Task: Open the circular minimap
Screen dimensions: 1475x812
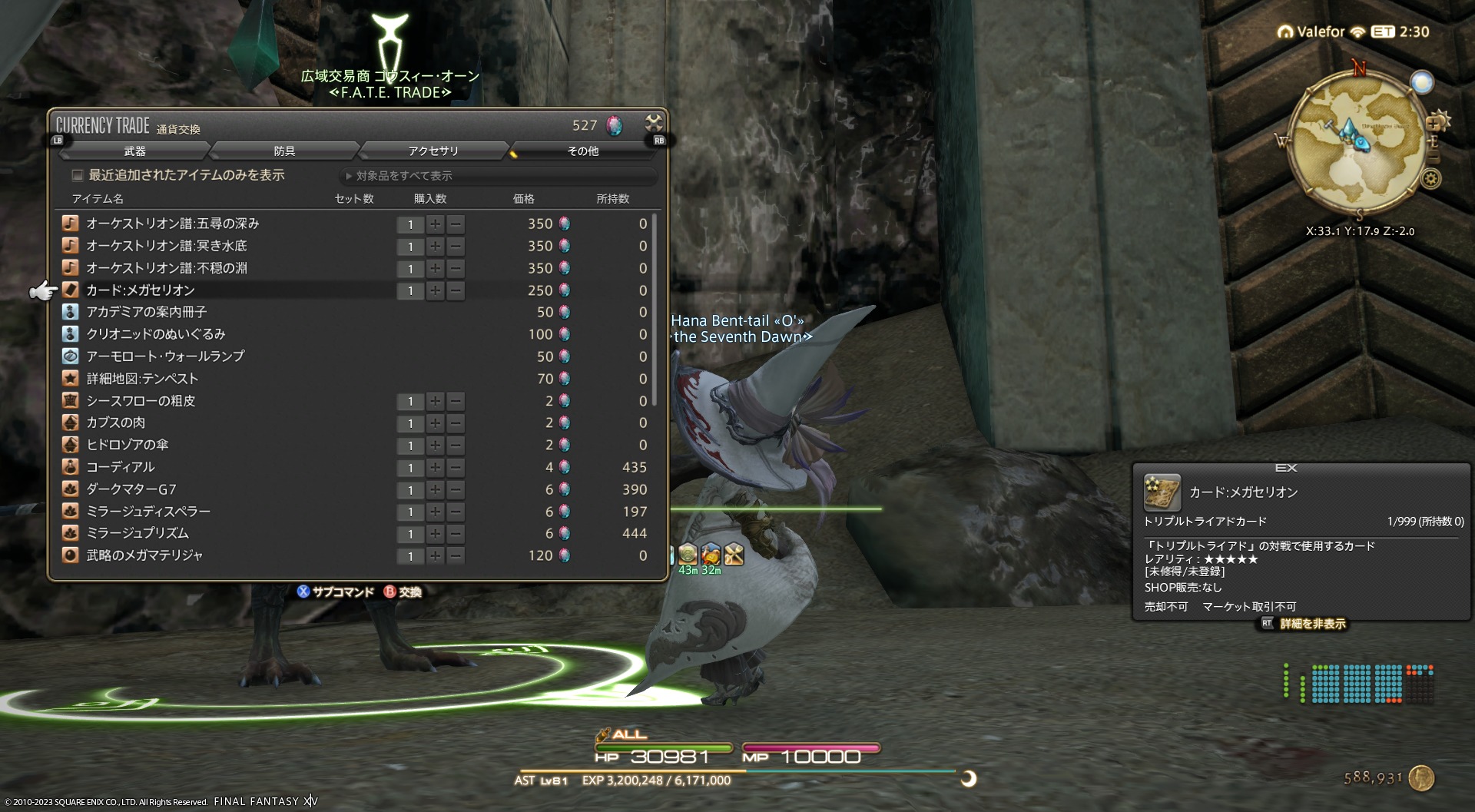Action: (1355, 141)
